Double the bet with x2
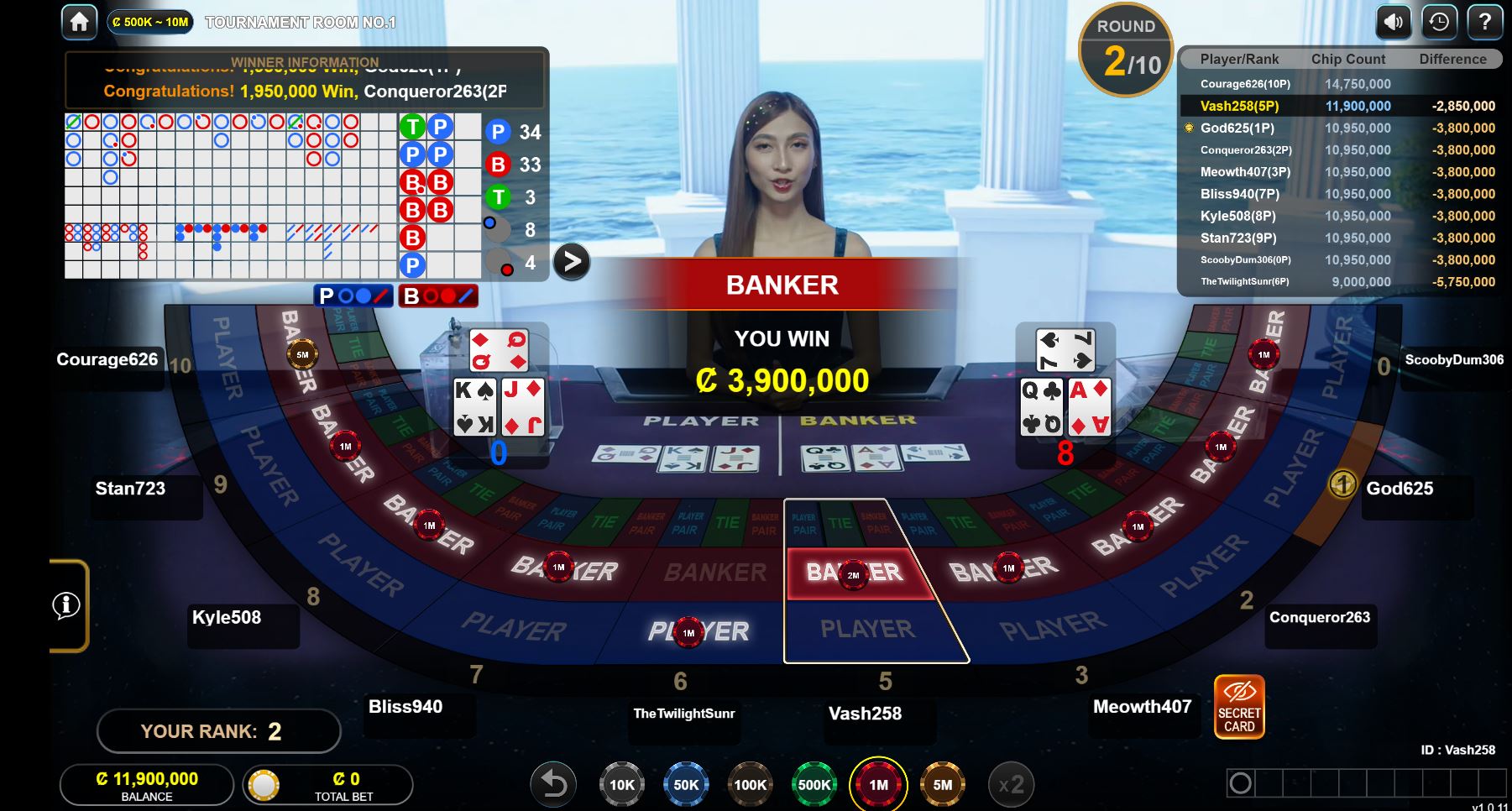 coord(1011,785)
